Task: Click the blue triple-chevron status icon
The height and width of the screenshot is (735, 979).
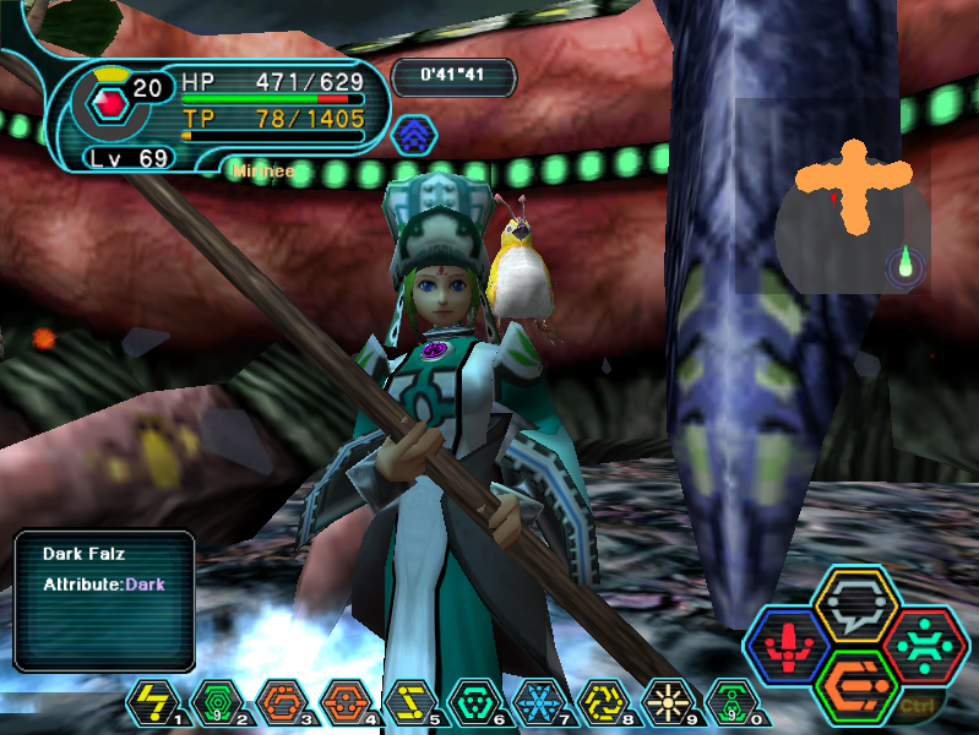Action: point(413,135)
